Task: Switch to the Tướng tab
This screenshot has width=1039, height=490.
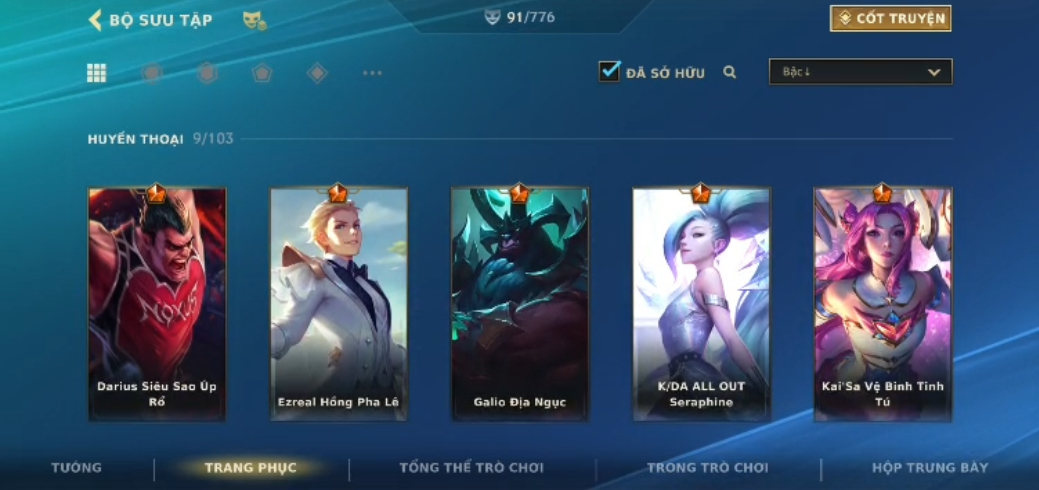Action: click(77, 468)
